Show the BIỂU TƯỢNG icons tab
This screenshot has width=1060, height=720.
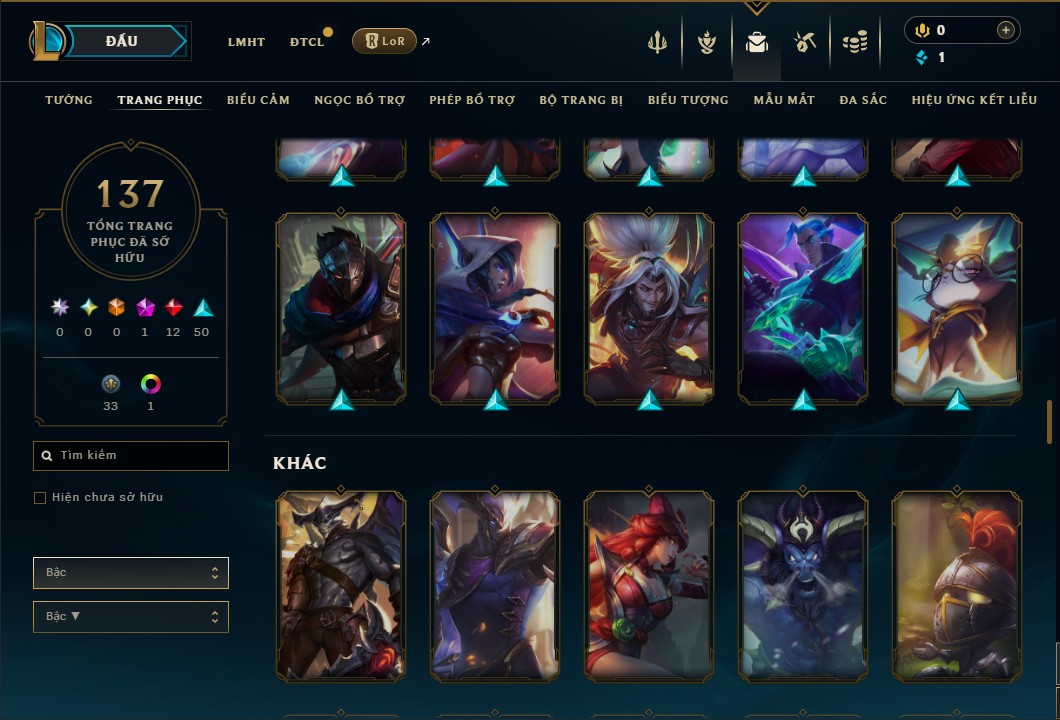pyautogui.click(x=688, y=100)
